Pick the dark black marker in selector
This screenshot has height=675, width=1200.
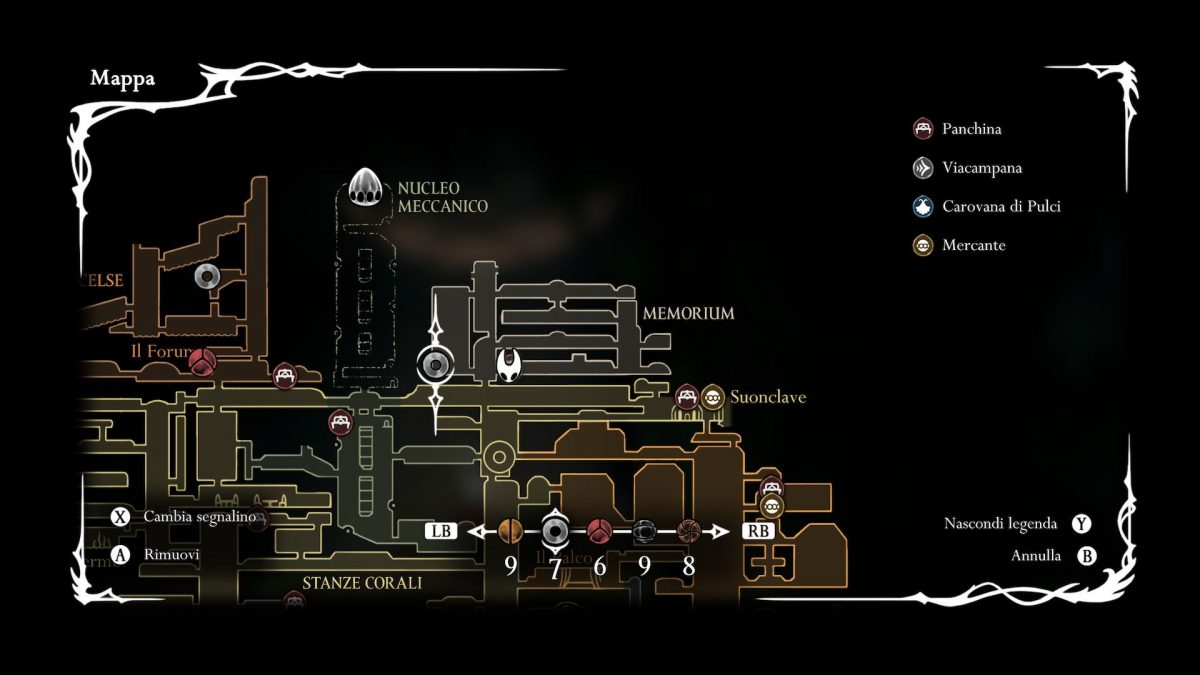tap(644, 531)
